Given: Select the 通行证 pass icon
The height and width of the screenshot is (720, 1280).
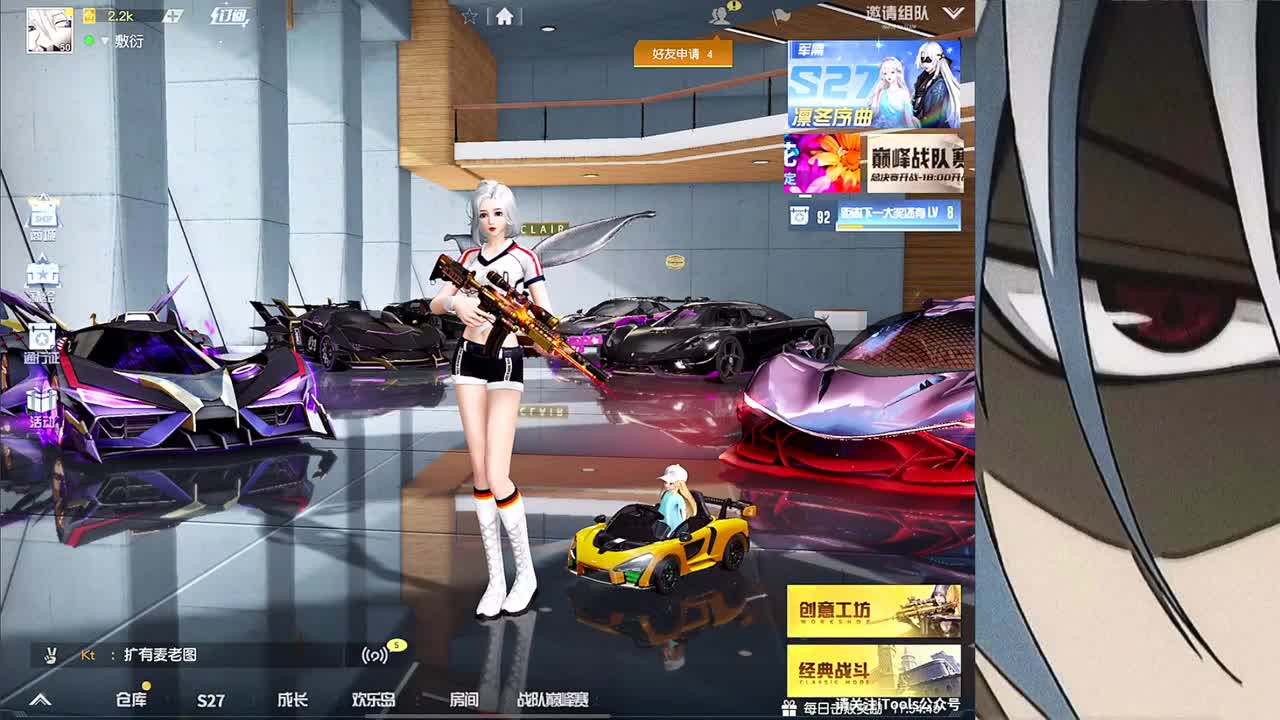Looking at the screenshot, I should pos(40,335).
